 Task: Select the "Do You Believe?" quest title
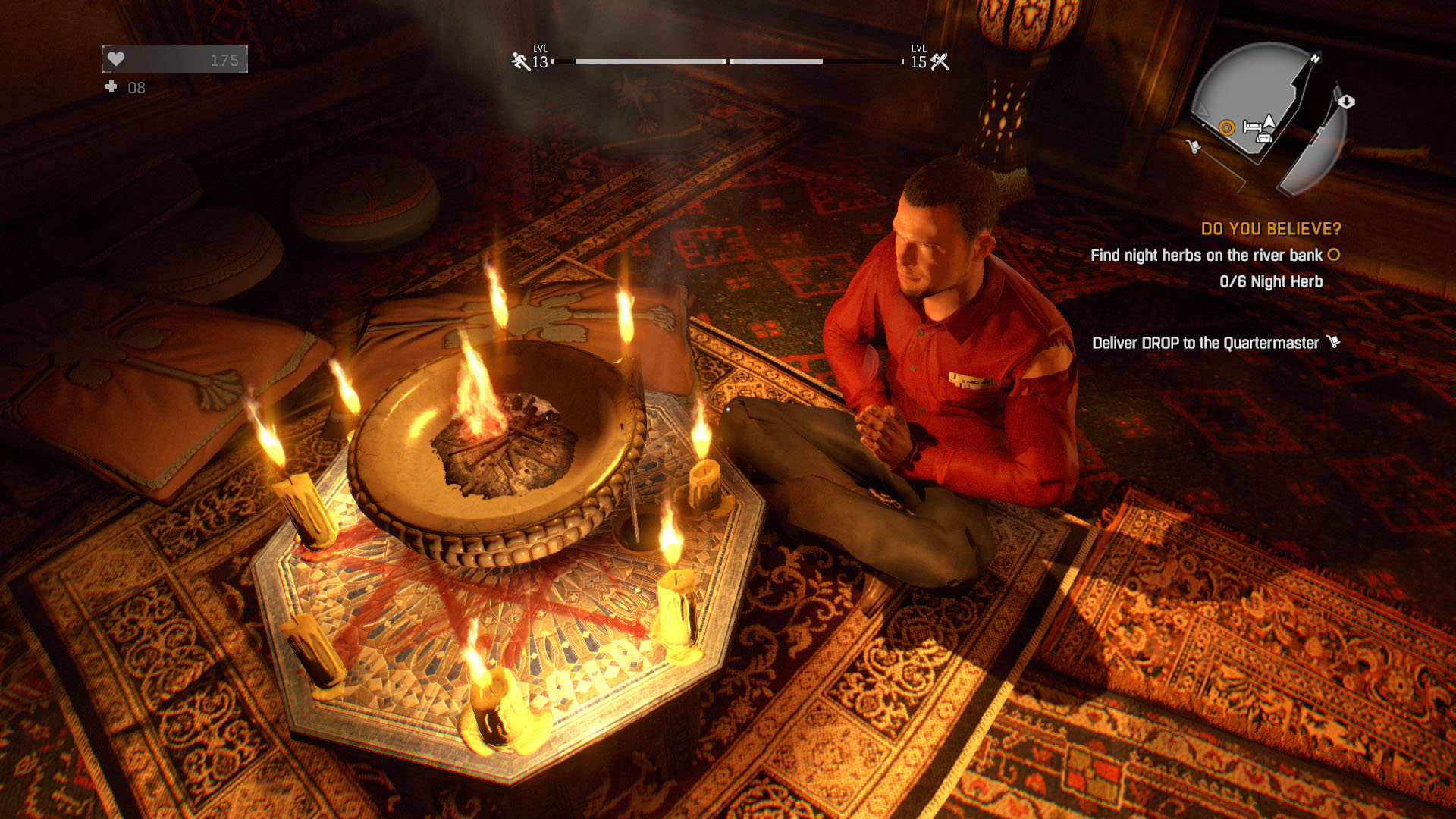tap(1271, 229)
